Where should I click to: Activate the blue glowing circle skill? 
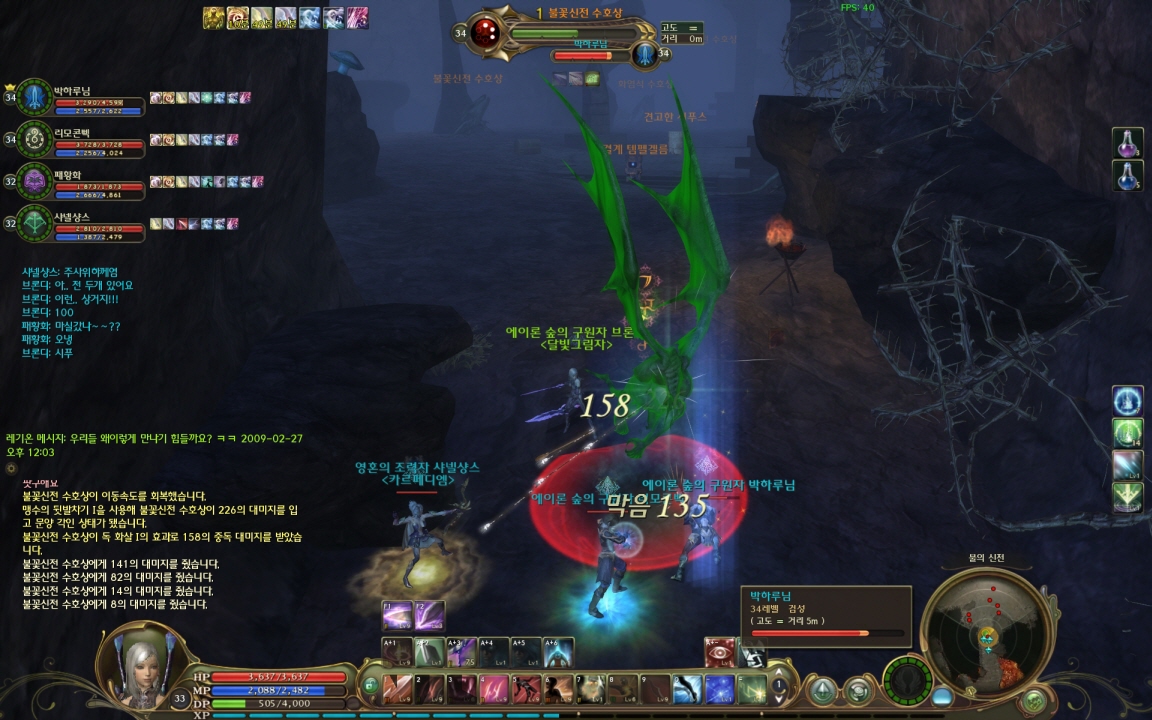[1128, 401]
